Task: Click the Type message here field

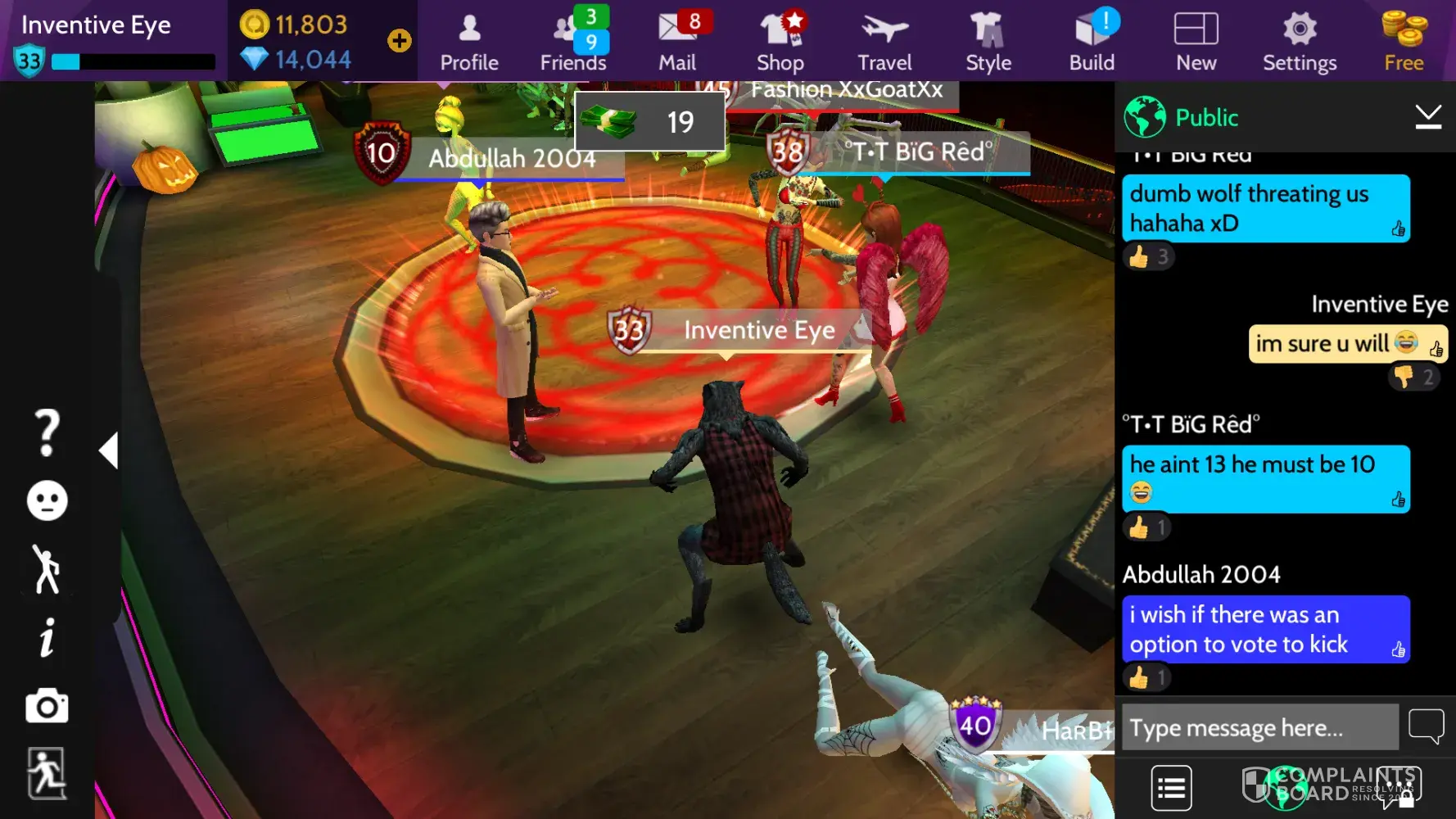Action: coord(1259,727)
